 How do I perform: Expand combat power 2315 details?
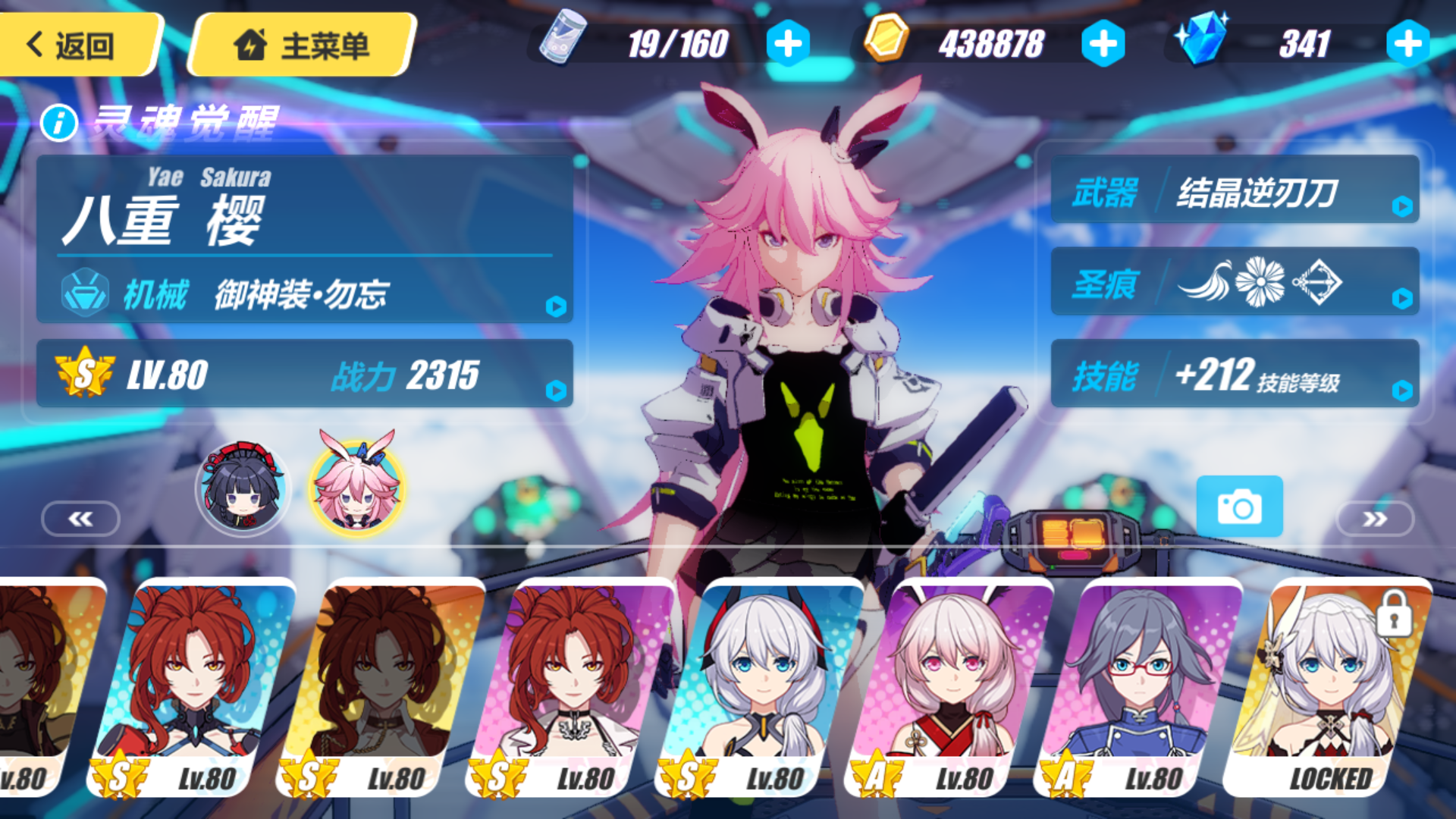(x=557, y=389)
